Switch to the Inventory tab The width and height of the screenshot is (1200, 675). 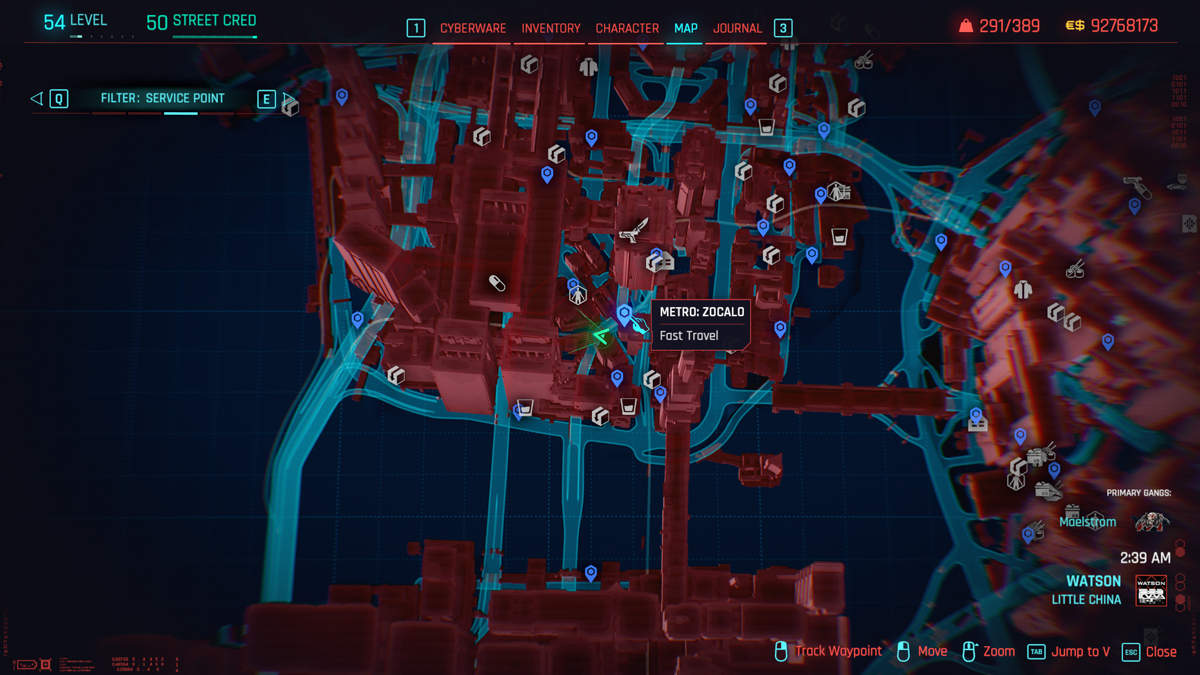551,28
